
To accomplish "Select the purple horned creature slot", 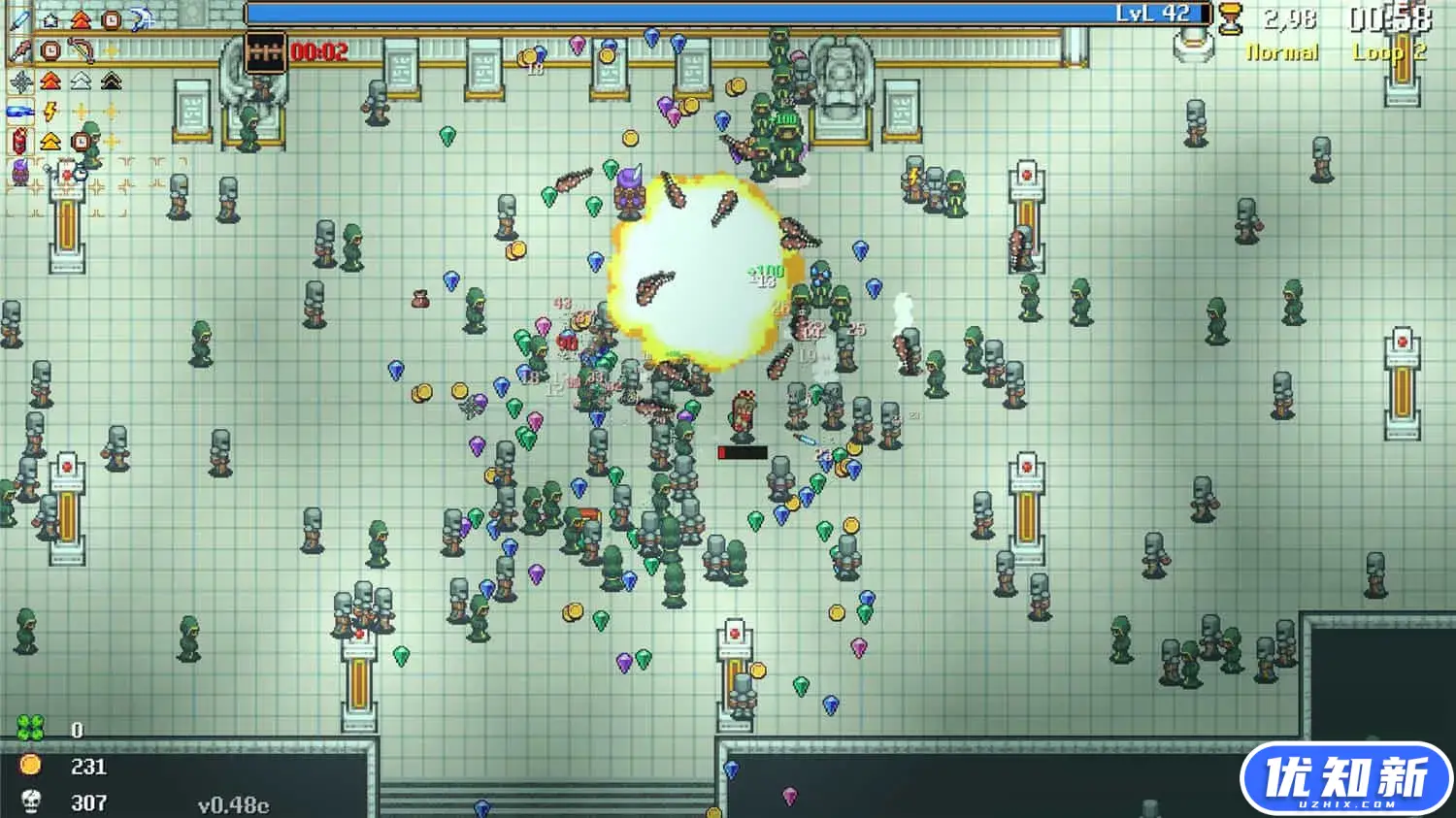I will pyautogui.click(x=20, y=173).
